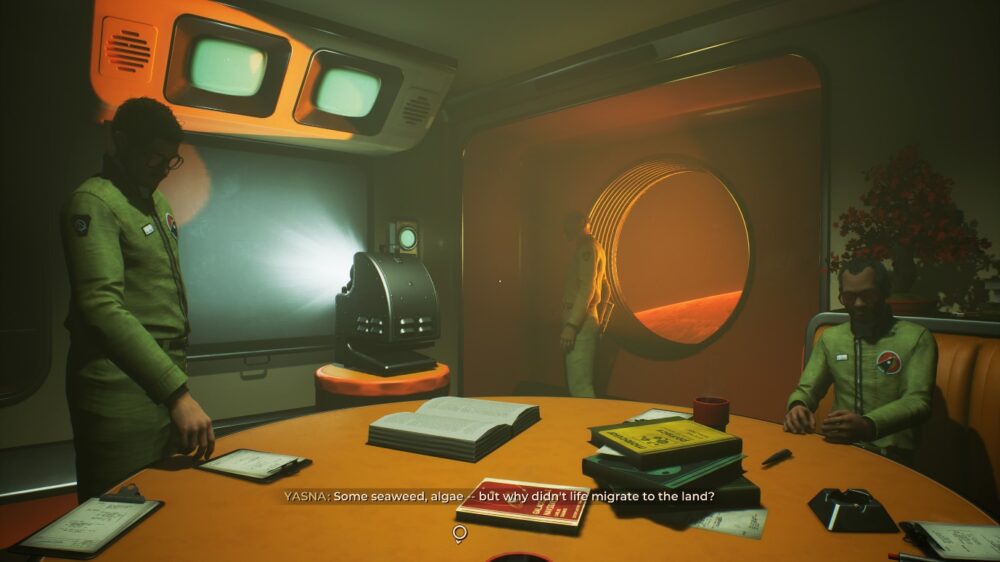Click the circular ring marker with down arrow

click(x=459, y=534)
